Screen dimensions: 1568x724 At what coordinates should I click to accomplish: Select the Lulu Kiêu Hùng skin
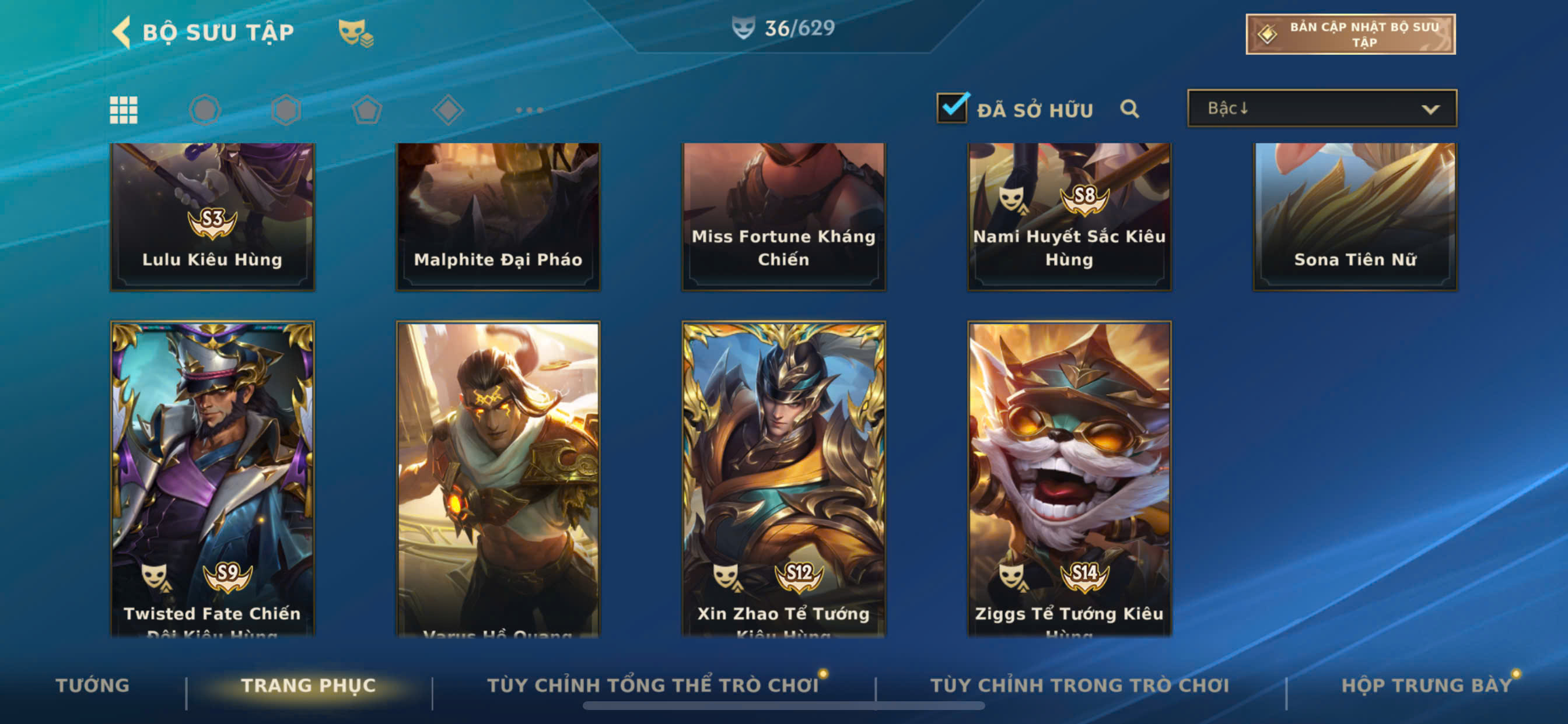point(212,216)
